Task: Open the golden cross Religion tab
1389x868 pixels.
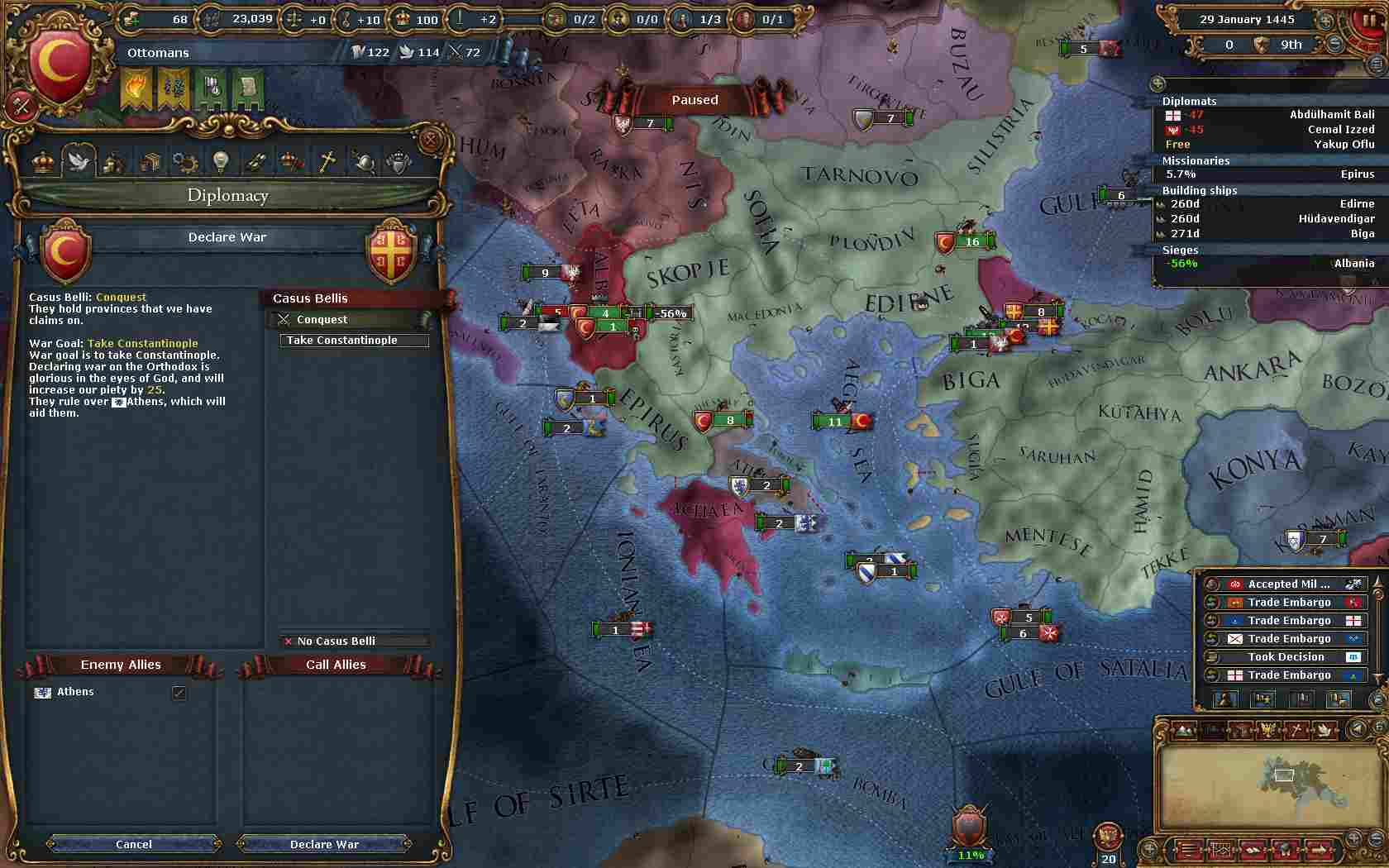Action: click(x=327, y=162)
